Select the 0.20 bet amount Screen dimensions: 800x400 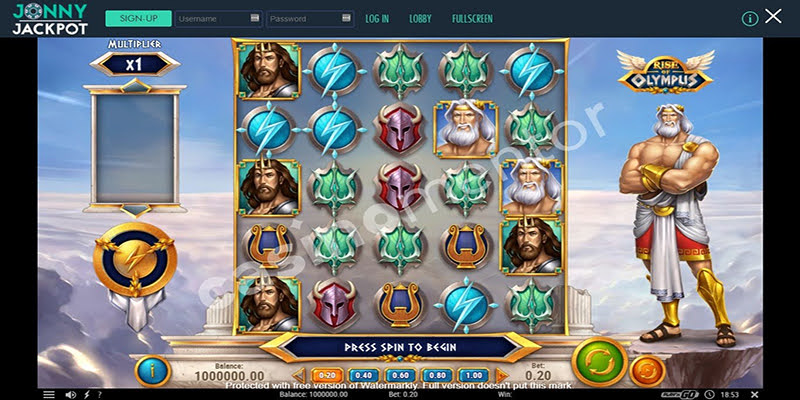pyautogui.click(x=328, y=376)
